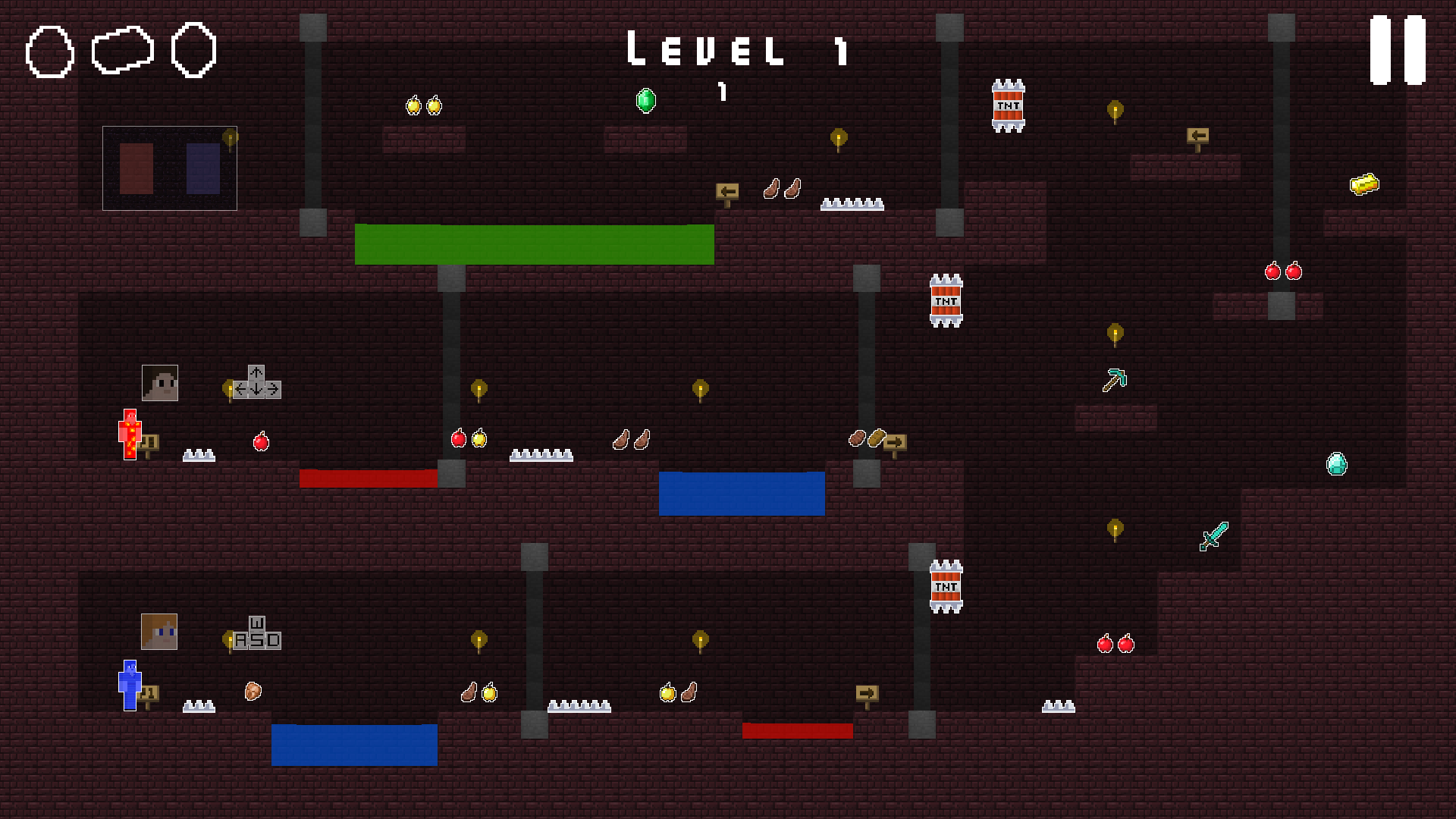
Task: Click the left-arrow sign near the boots
Action: [727, 193]
